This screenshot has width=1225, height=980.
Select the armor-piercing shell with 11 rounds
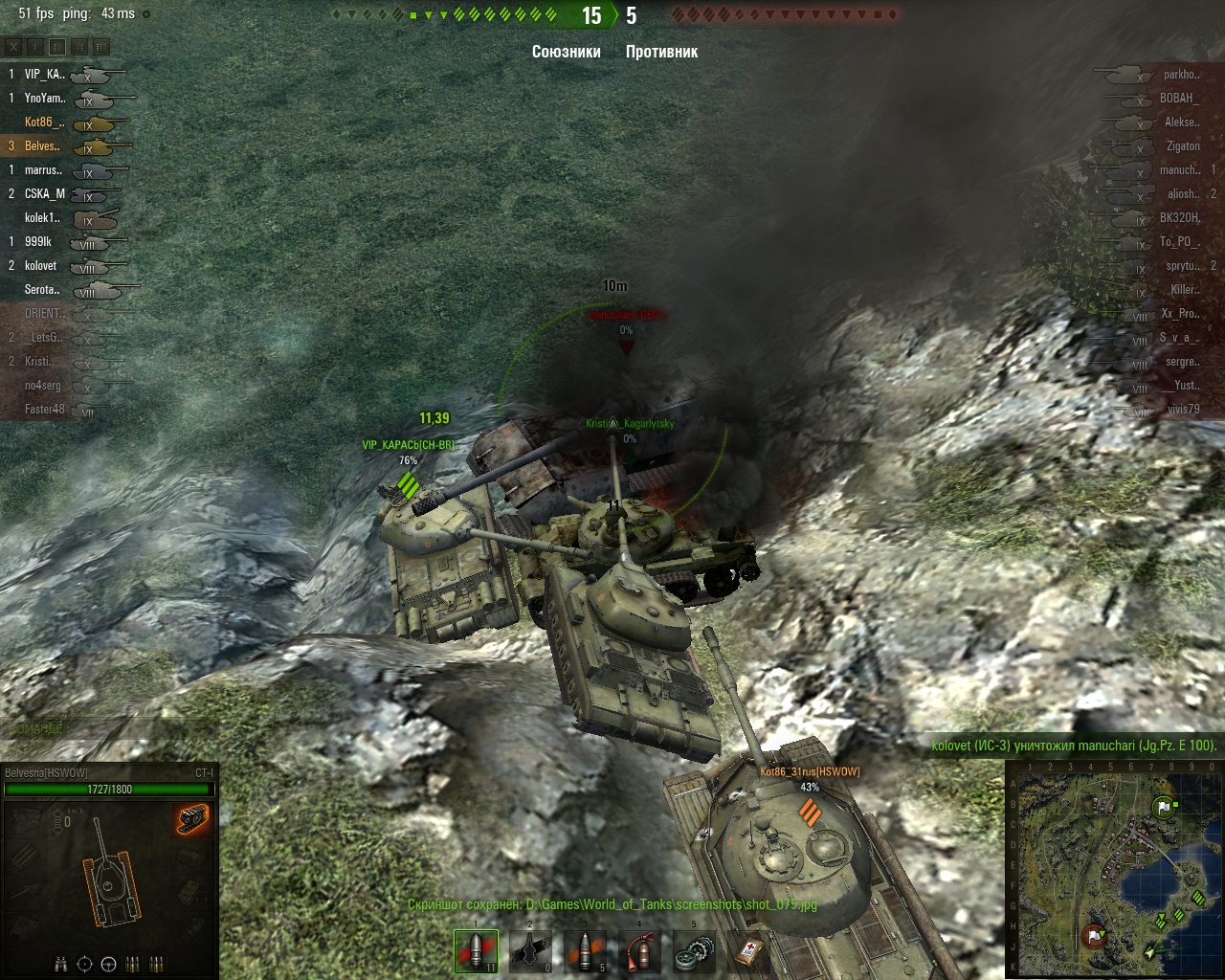(476, 950)
